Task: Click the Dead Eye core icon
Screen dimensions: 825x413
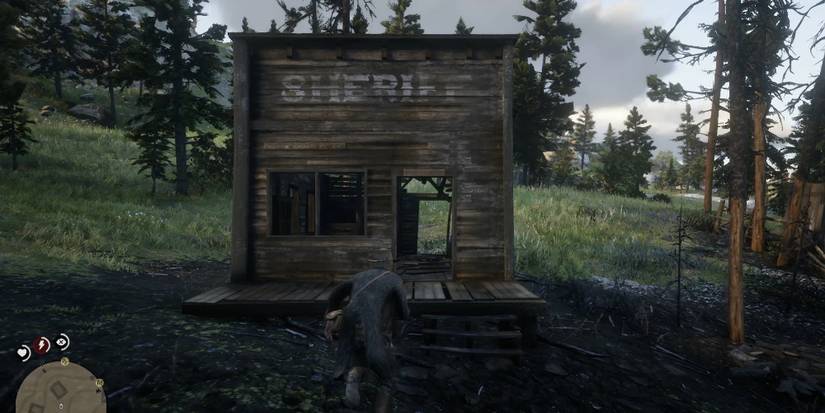Action: [x=62, y=340]
